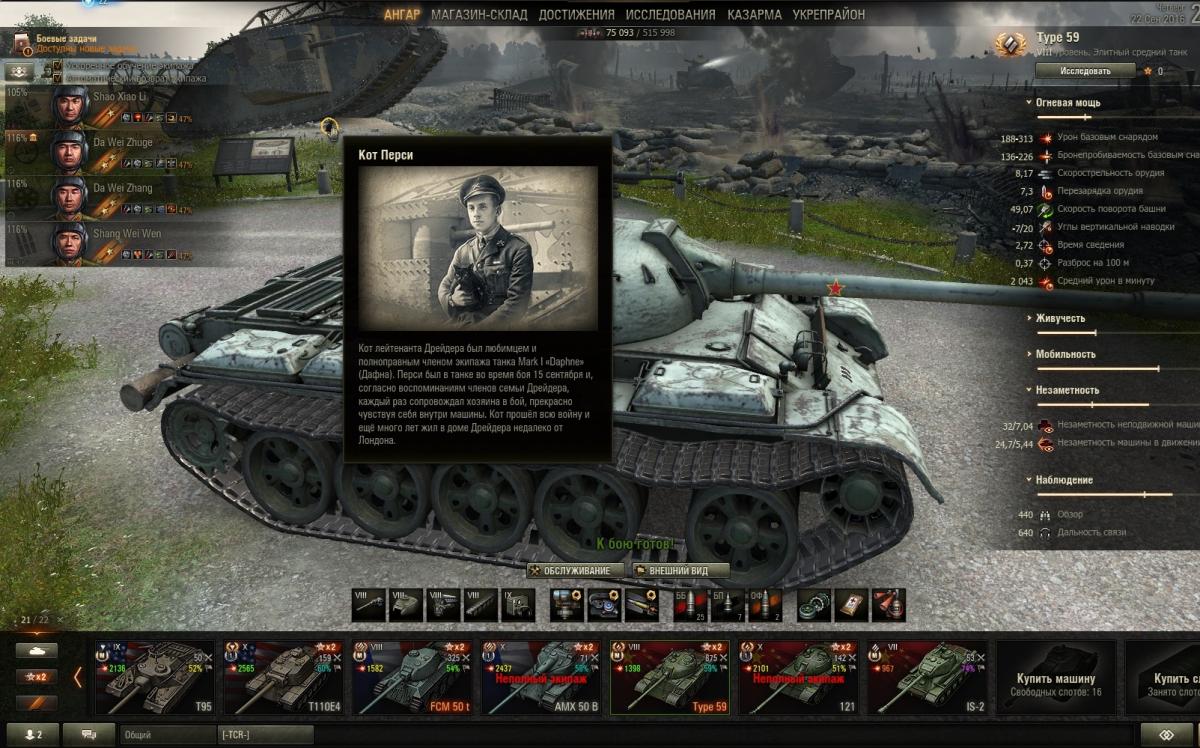Go to the ИССЛЕДОВАНИЯ tab
Image resolution: width=1200 pixels, height=748 pixels.
click(670, 15)
